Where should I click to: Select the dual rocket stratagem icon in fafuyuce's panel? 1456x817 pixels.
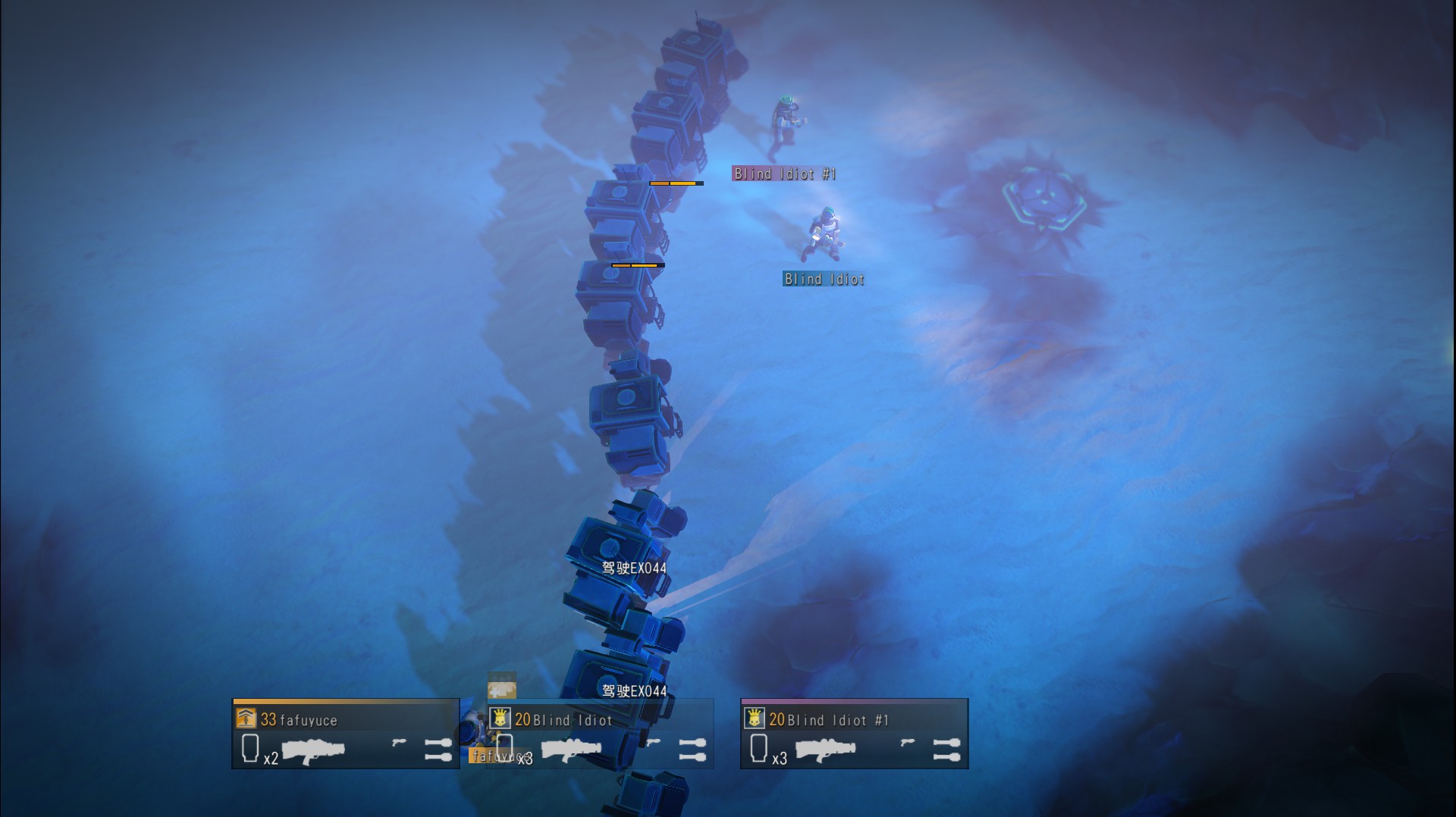click(x=438, y=748)
